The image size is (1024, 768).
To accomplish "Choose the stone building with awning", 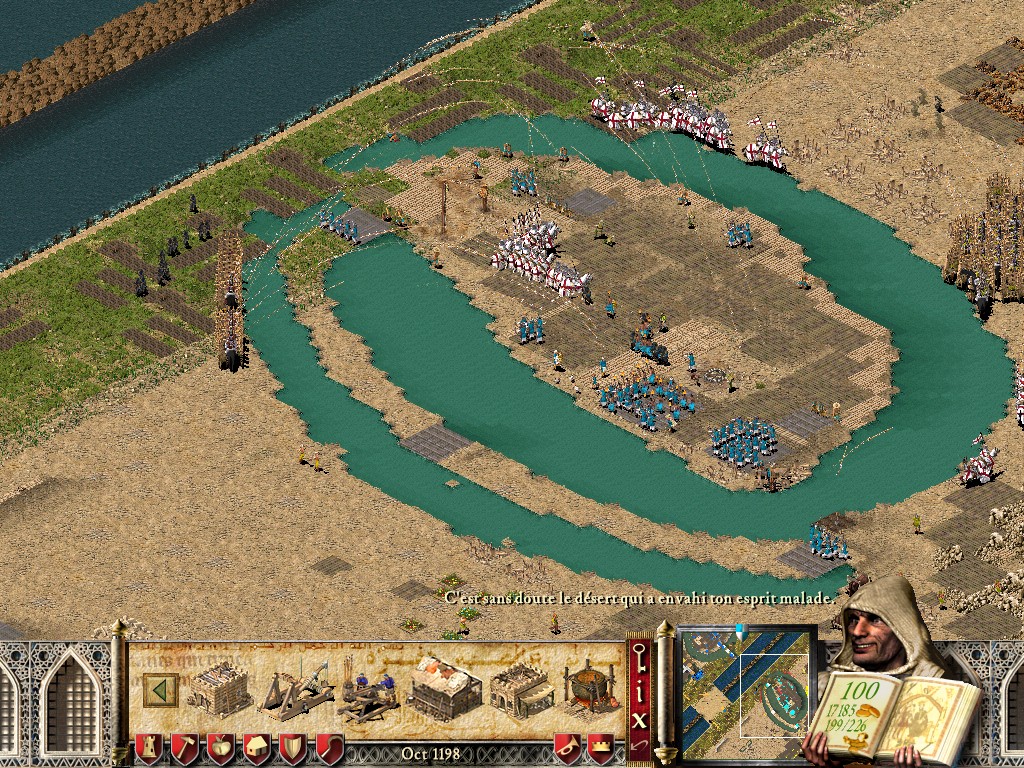I will (521, 688).
